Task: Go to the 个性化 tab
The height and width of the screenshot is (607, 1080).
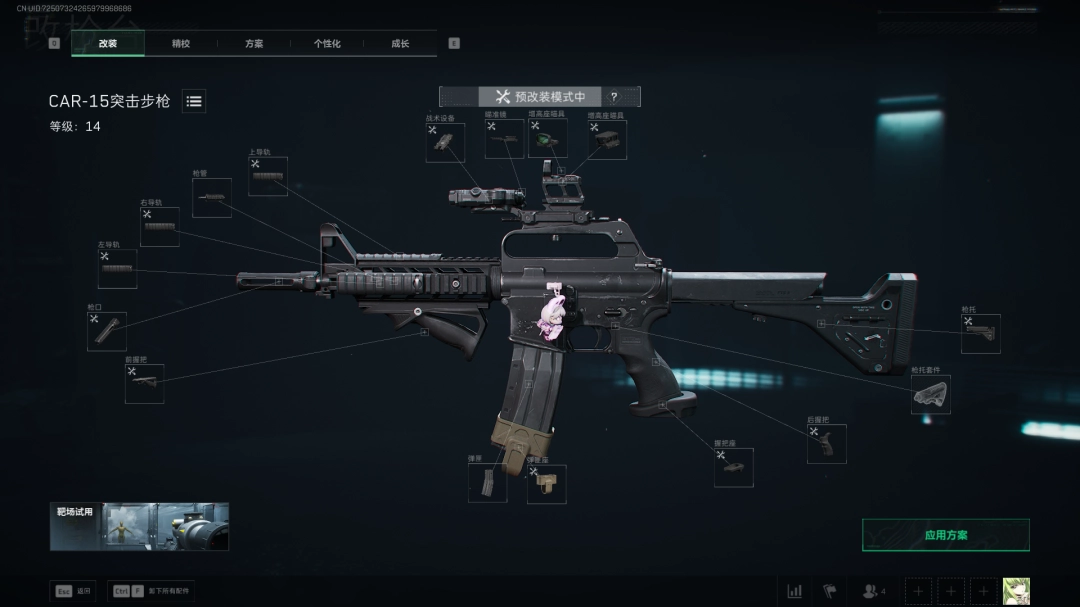Action: click(x=327, y=44)
